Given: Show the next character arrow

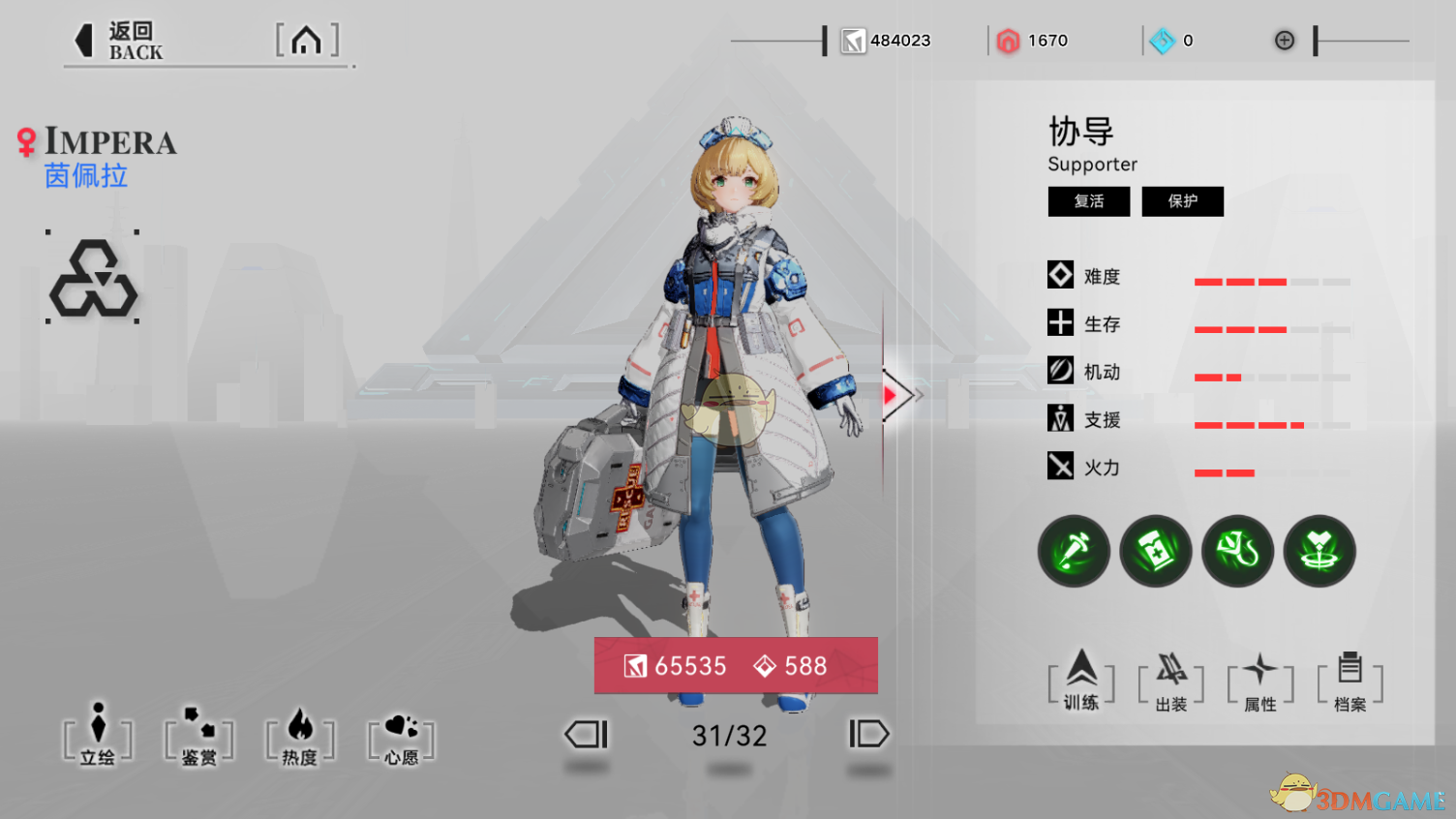Looking at the screenshot, I should coord(868,734).
